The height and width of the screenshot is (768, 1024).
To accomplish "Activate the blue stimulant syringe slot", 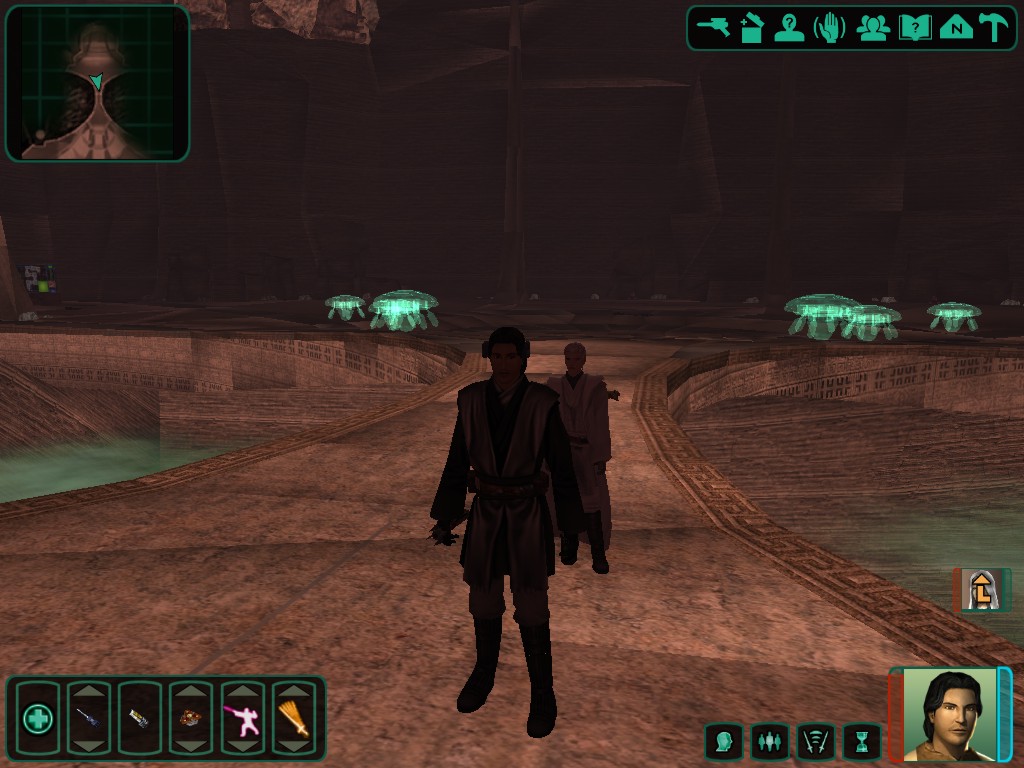I will [88, 718].
